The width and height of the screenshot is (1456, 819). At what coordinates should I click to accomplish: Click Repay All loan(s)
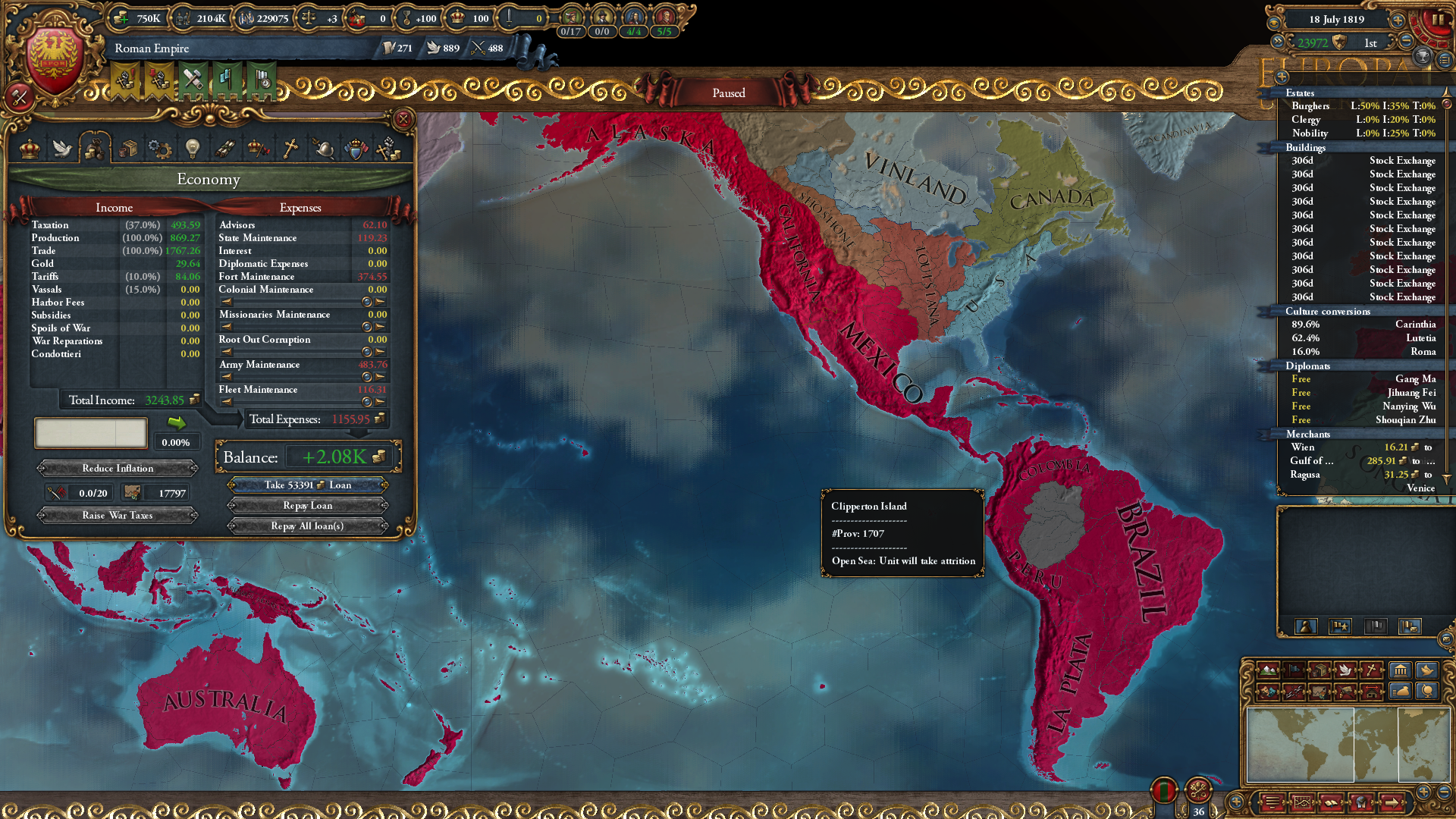(x=307, y=526)
